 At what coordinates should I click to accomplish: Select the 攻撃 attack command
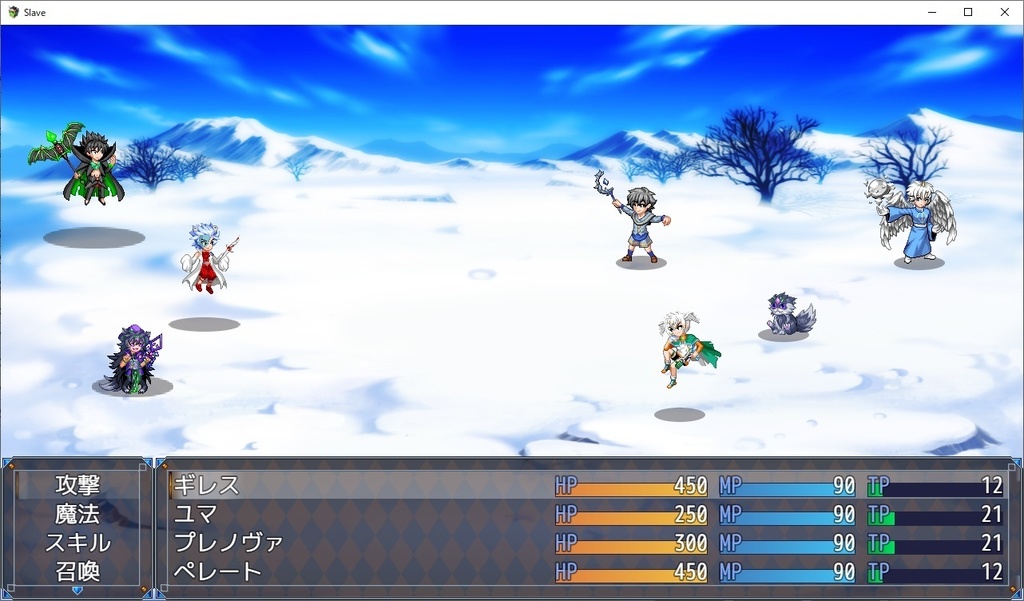[x=77, y=485]
